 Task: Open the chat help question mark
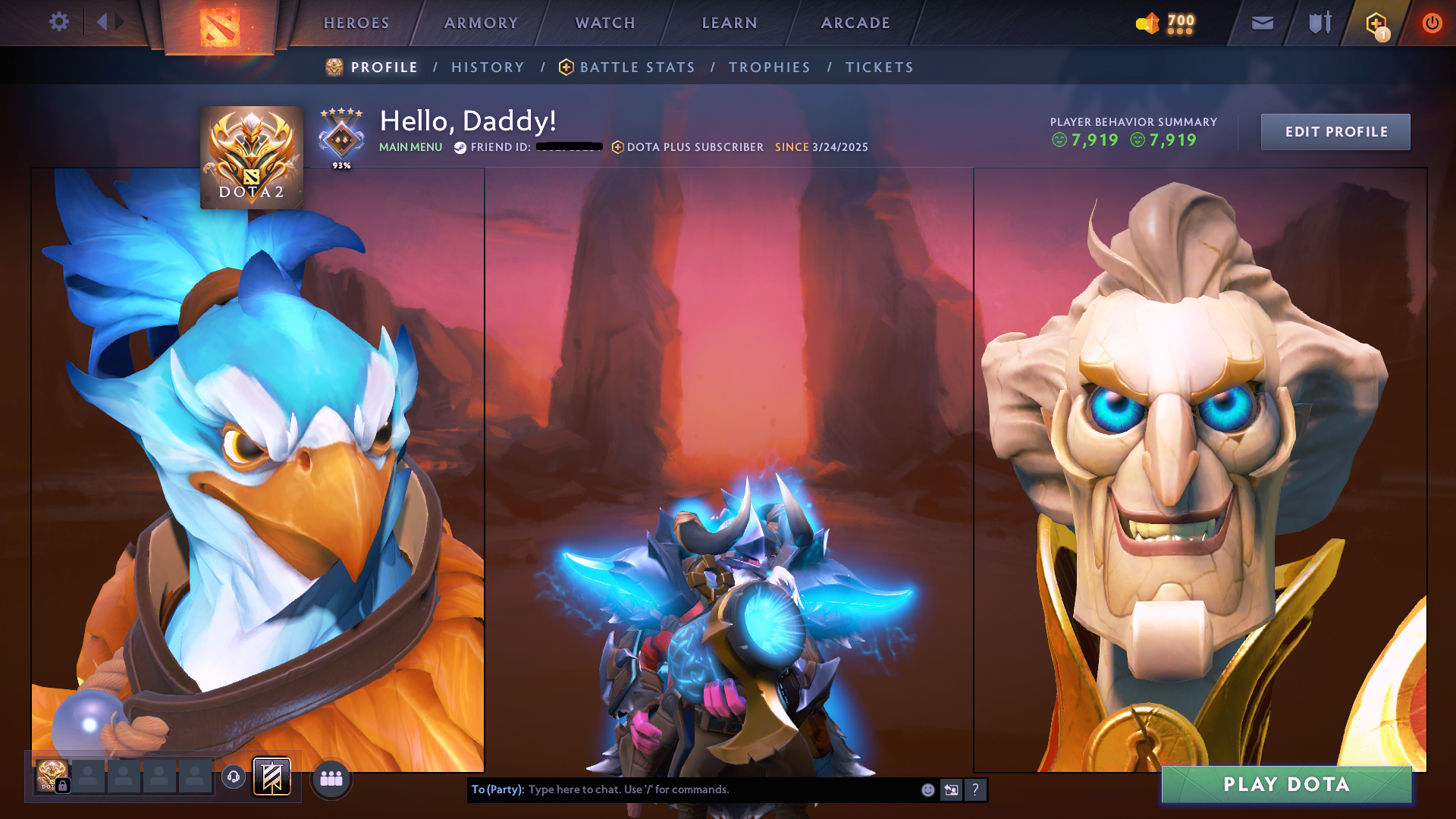tap(975, 790)
